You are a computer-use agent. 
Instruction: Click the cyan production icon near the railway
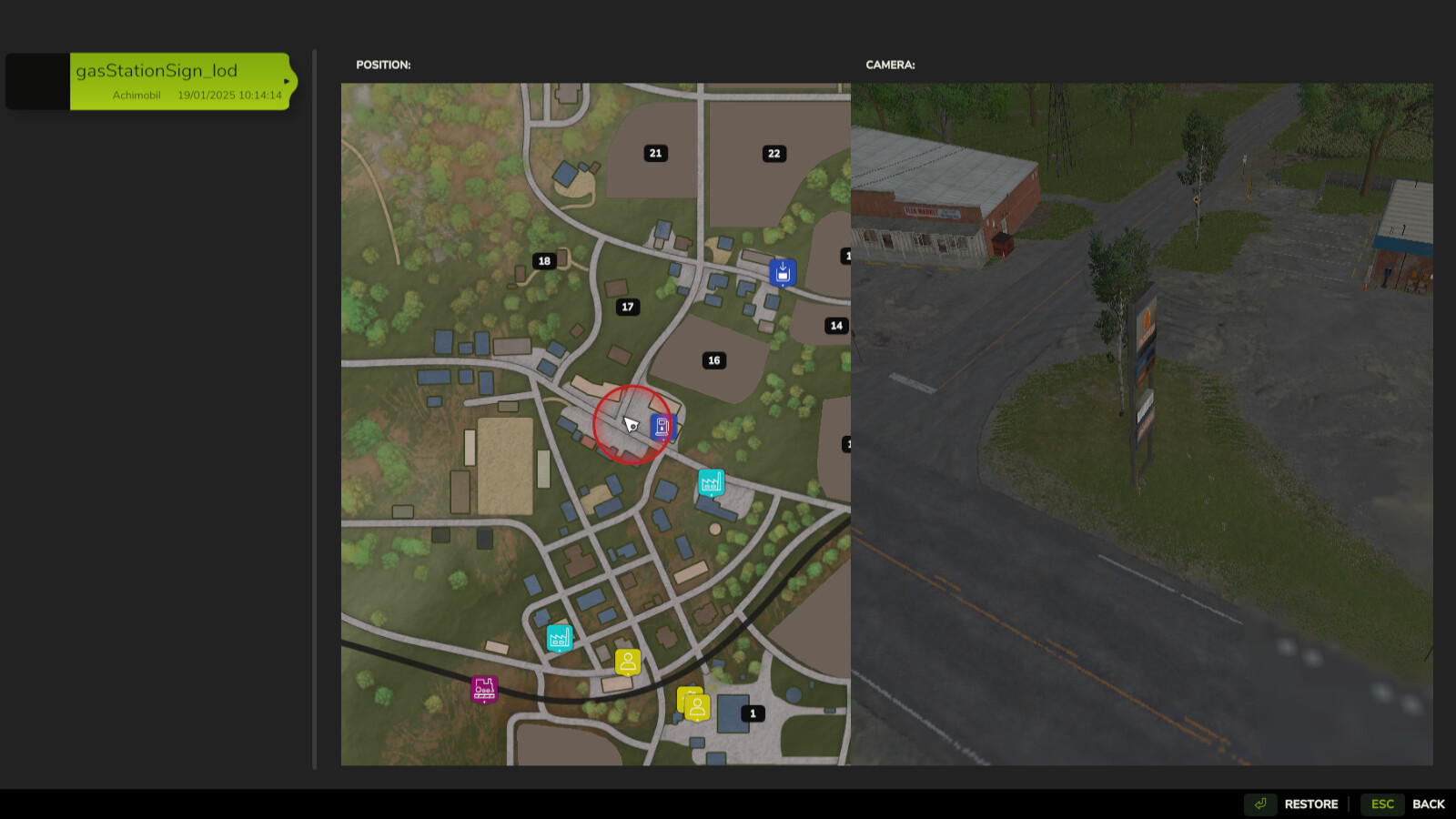tap(558, 637)
